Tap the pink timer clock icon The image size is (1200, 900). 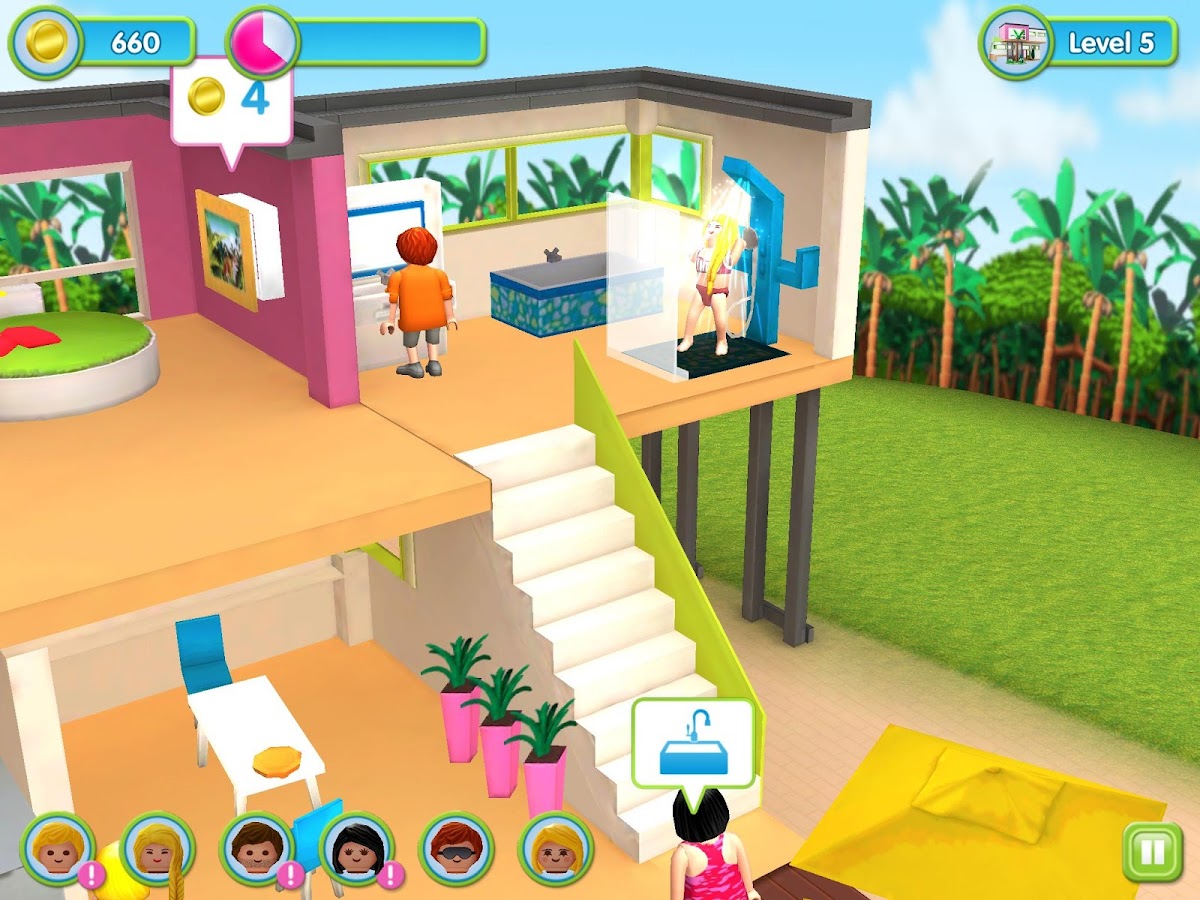coord(263,42)
